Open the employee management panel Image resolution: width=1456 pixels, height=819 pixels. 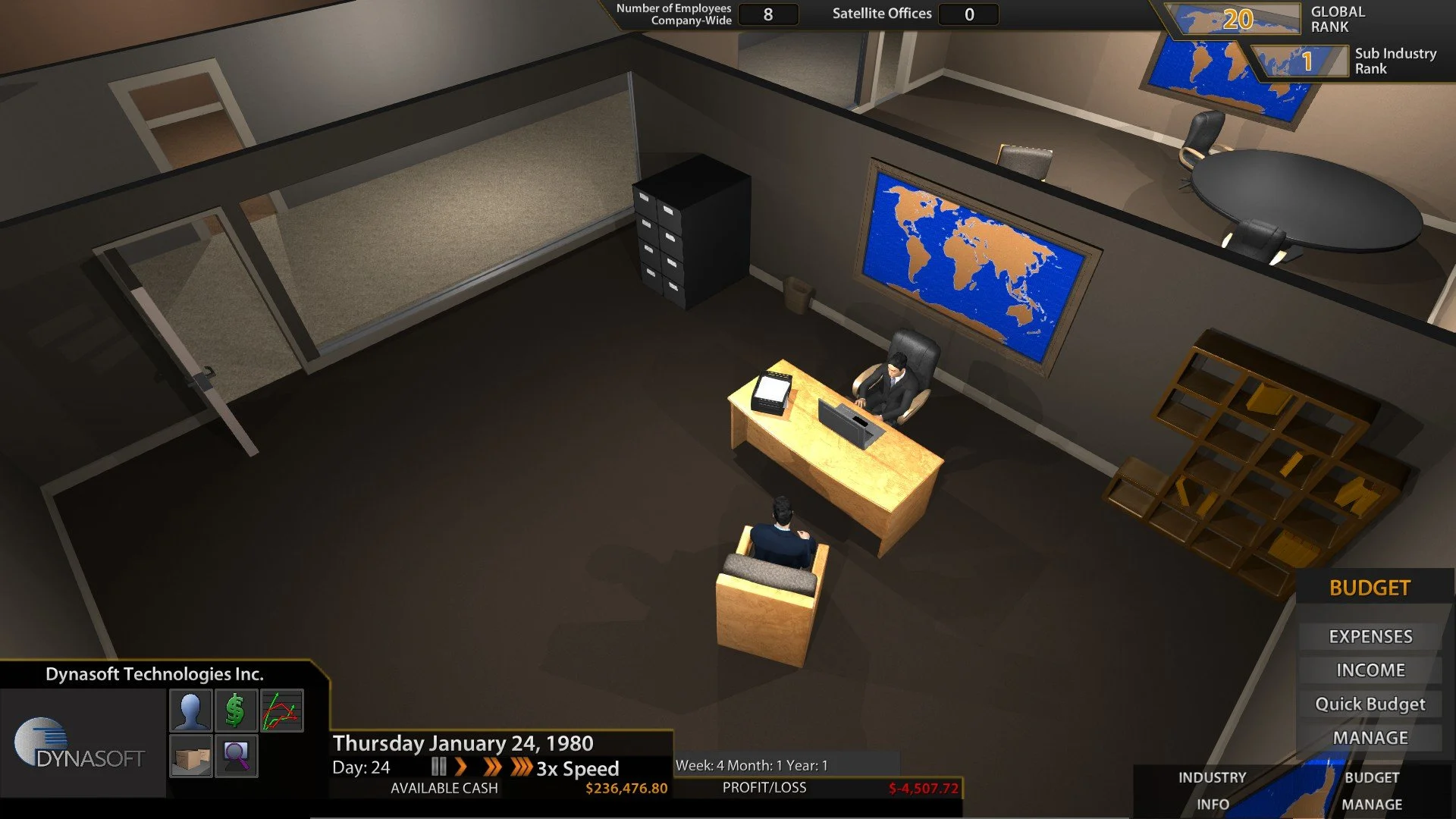[190, 709]
